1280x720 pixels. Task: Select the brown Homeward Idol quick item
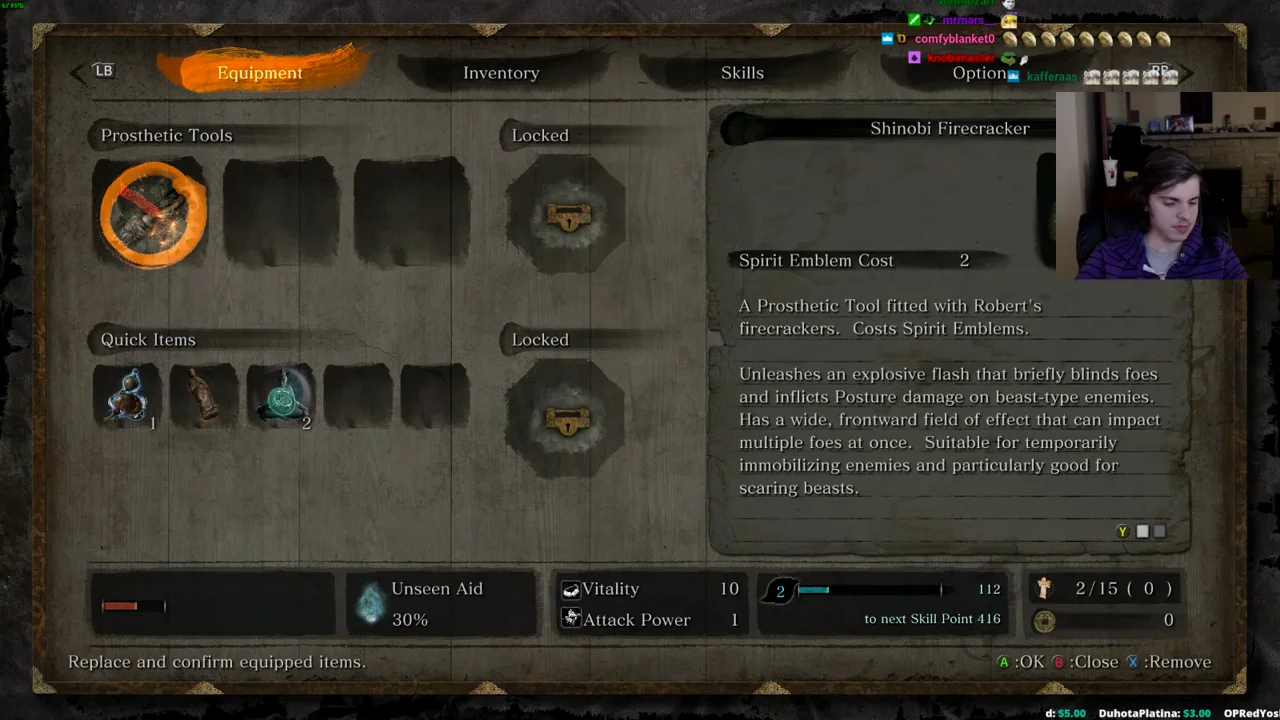point(204,397)
